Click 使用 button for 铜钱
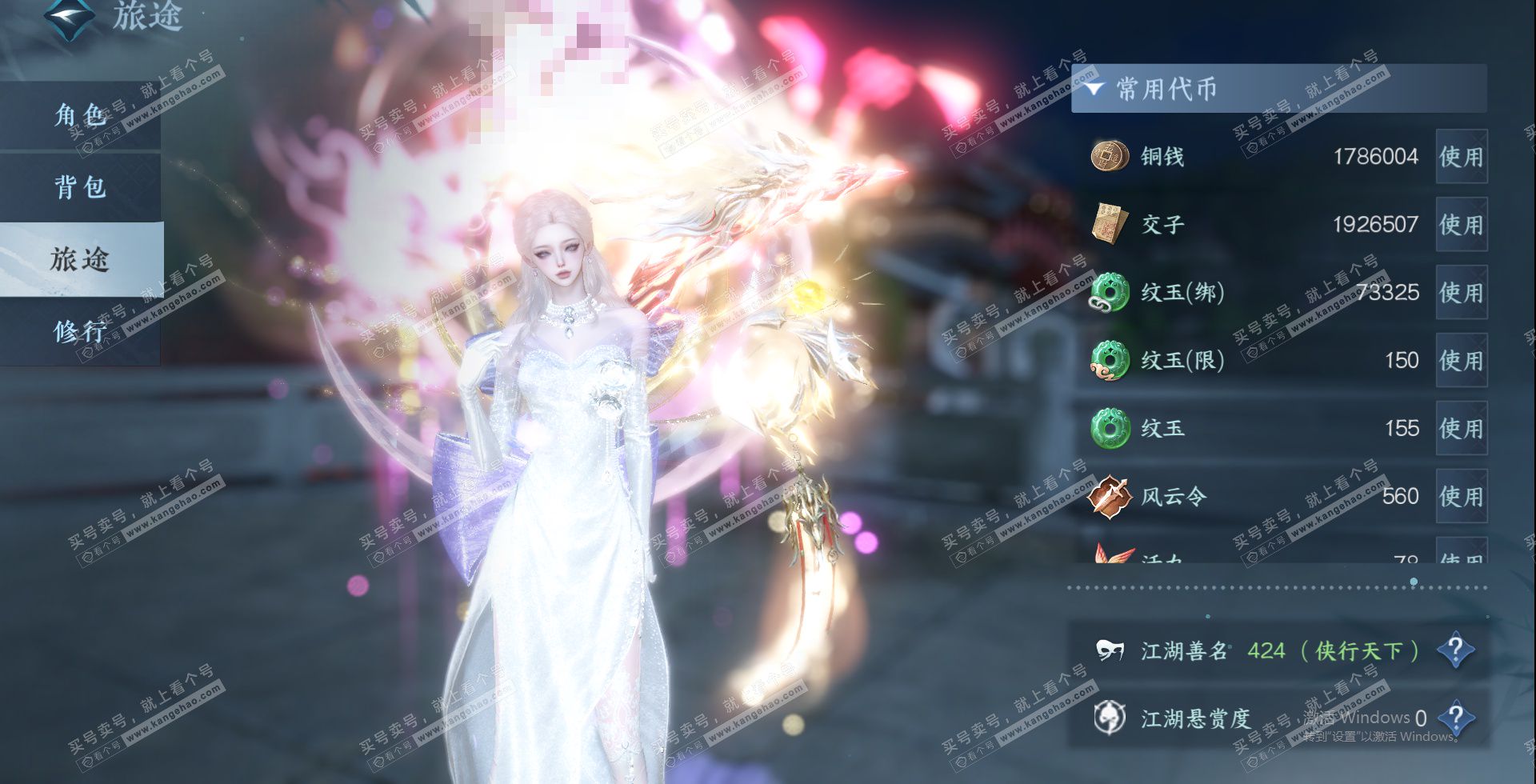 click(x=1461, y=157)
